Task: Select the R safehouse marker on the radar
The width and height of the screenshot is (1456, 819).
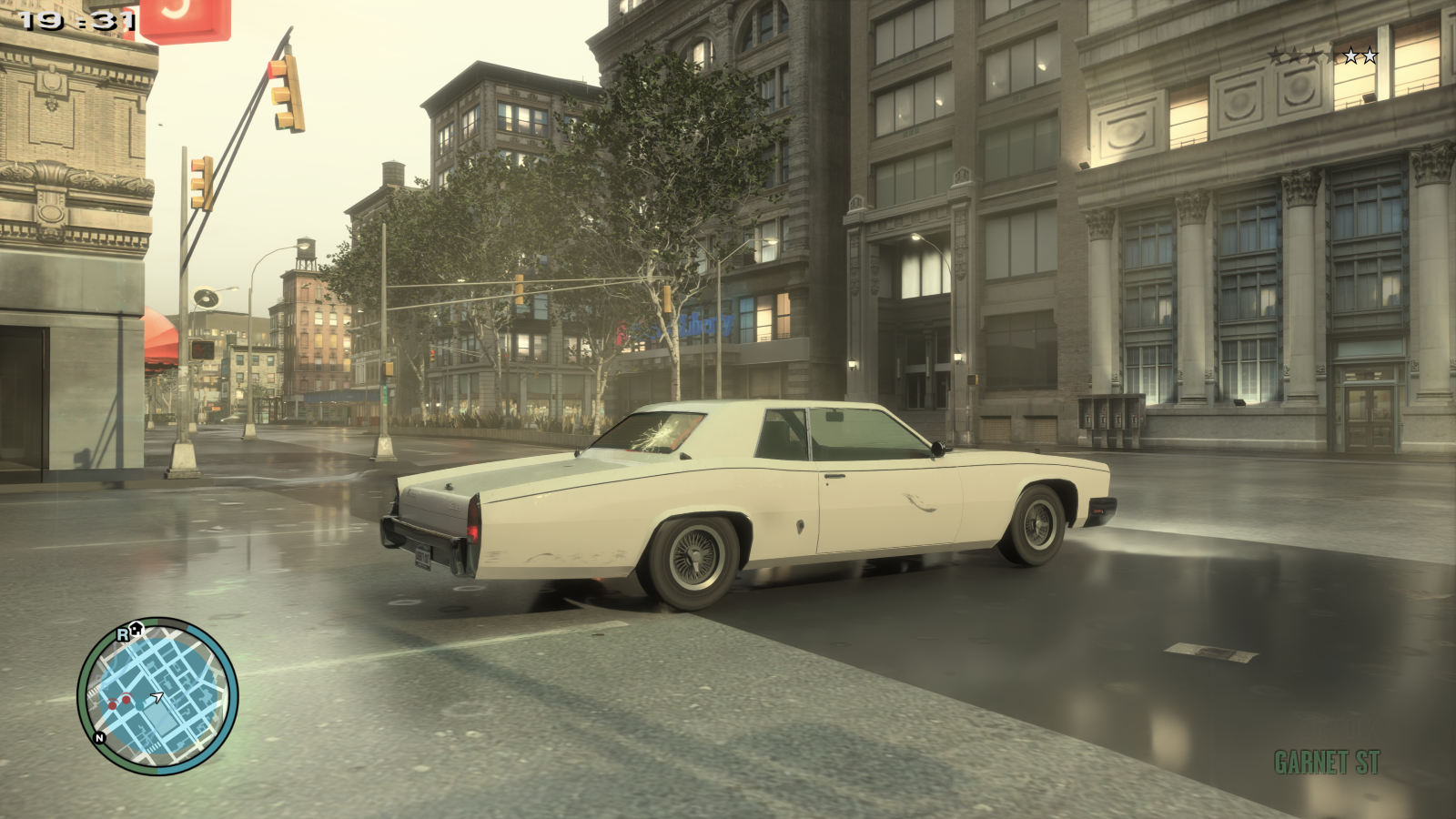Action: [122, 635]
